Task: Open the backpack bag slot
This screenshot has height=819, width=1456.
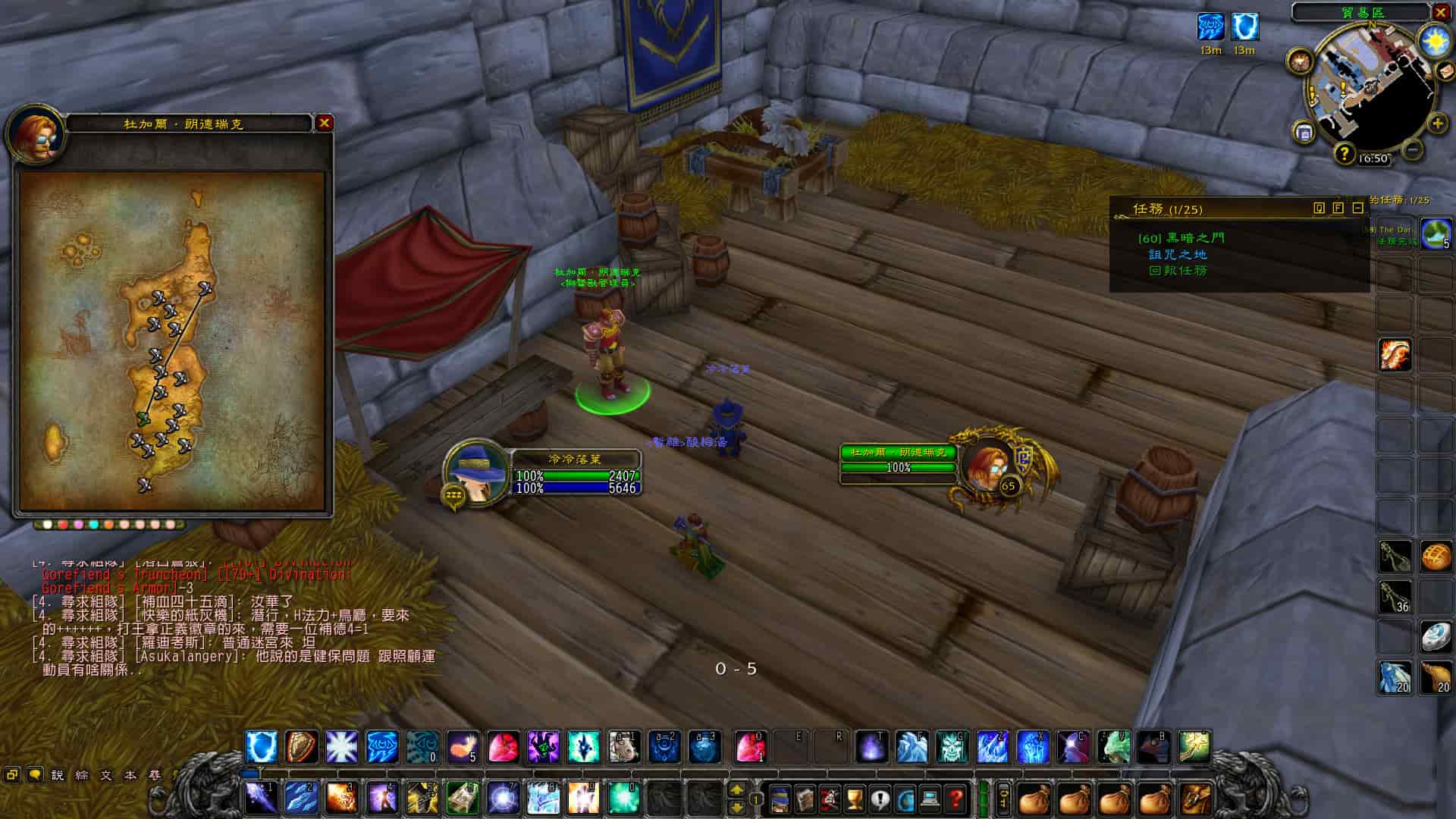Action: (1195, 798)
